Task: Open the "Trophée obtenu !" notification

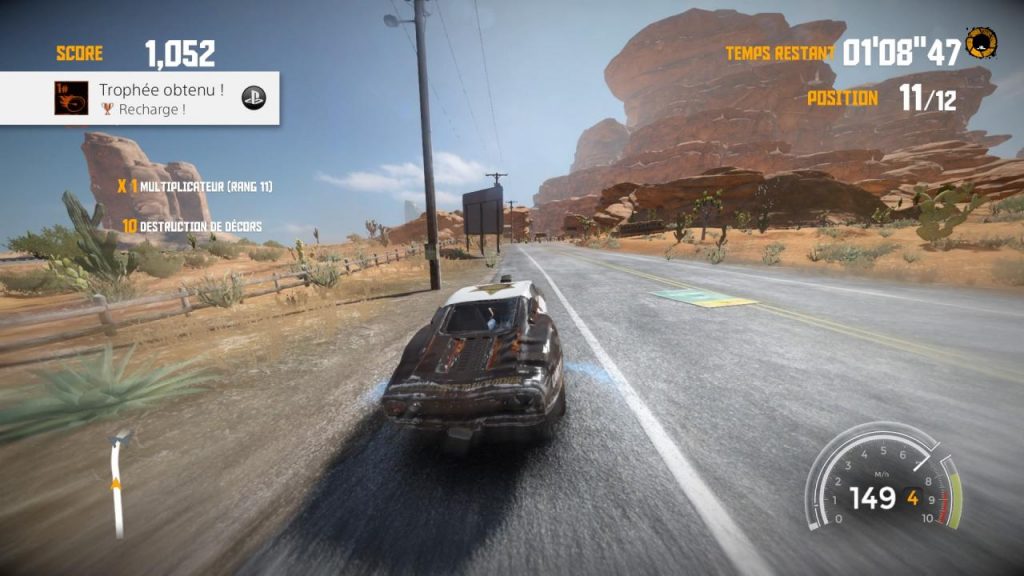Action: [x=160, y=98]
